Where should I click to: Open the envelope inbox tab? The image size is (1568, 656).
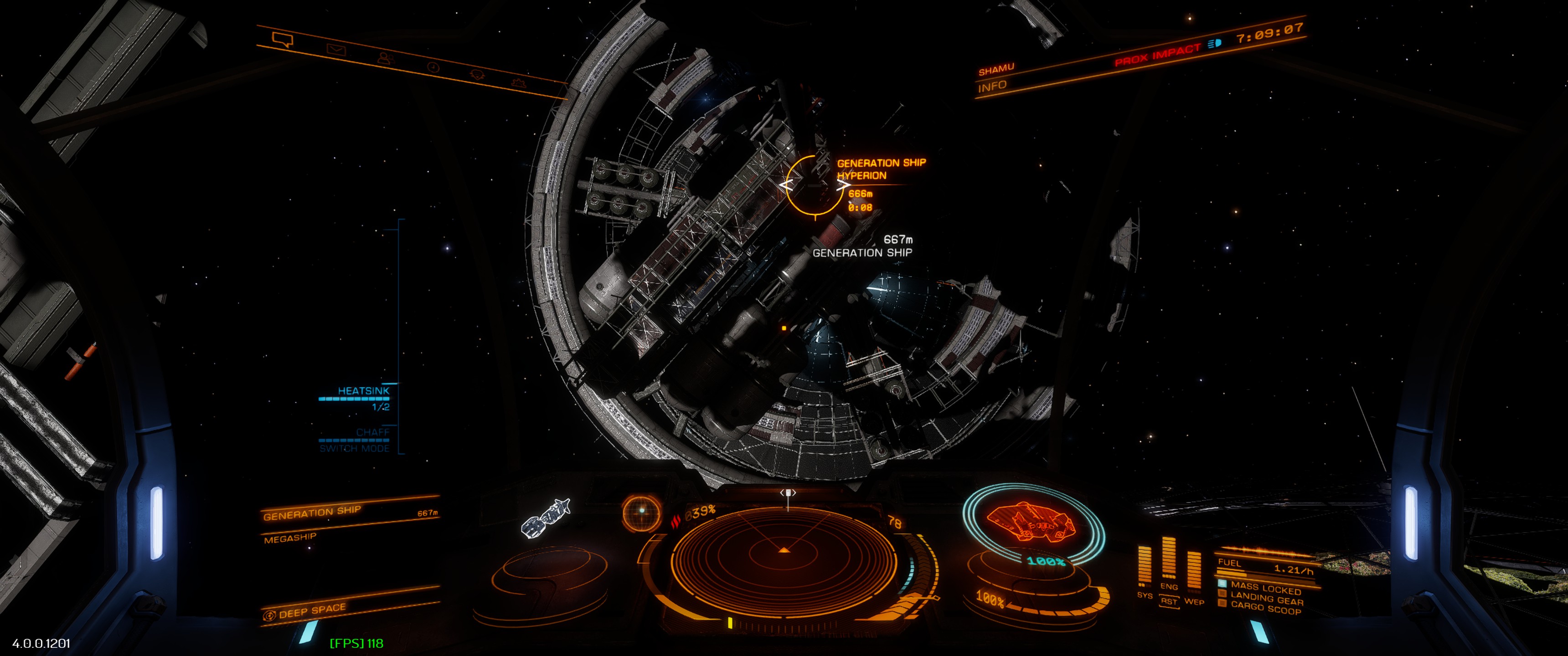tap(335, 49)
